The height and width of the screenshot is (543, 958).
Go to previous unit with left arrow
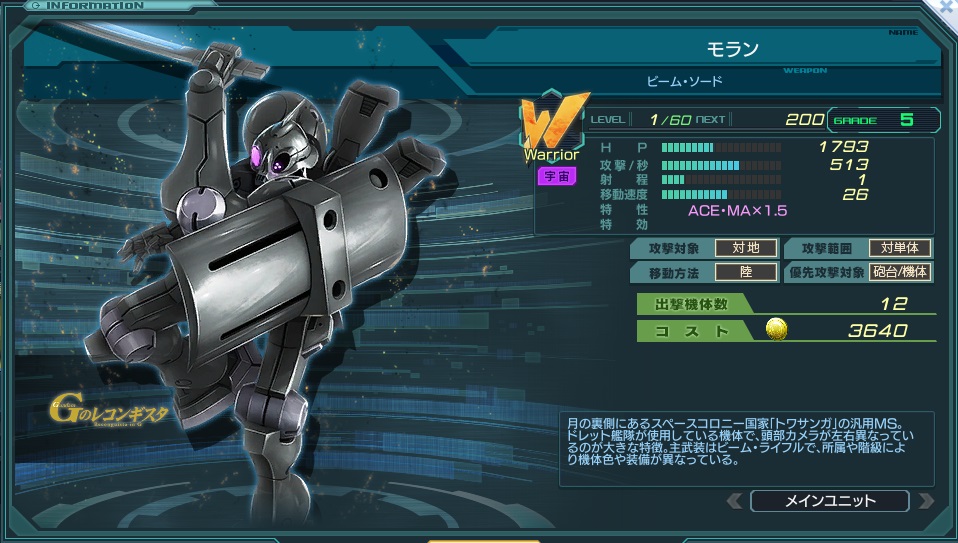735,501
